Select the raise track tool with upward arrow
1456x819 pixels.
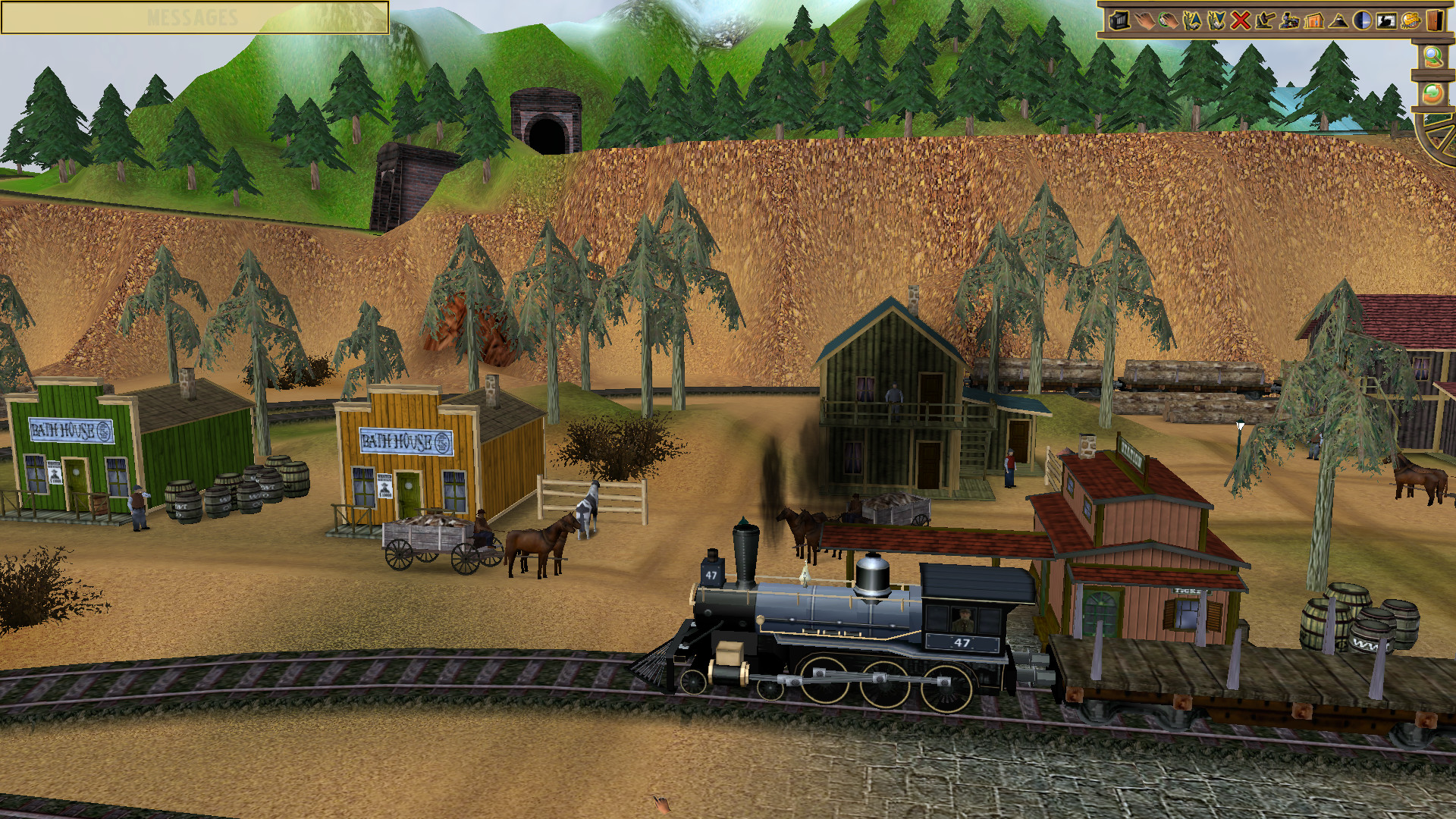(1193, 23)
